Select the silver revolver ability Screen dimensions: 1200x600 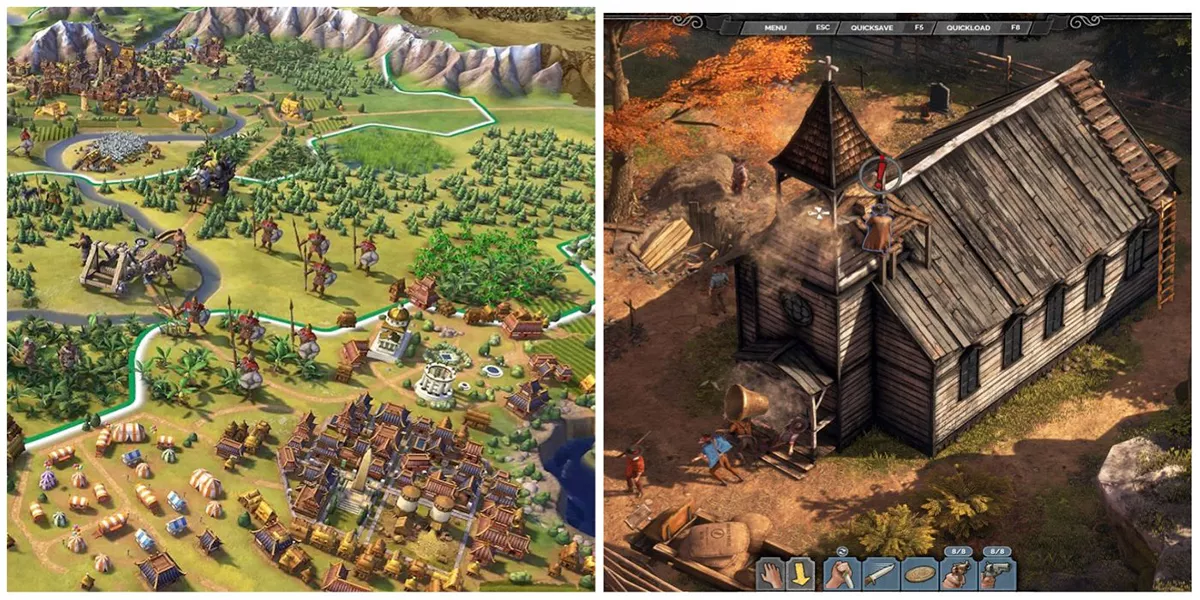tap(997, 573)
